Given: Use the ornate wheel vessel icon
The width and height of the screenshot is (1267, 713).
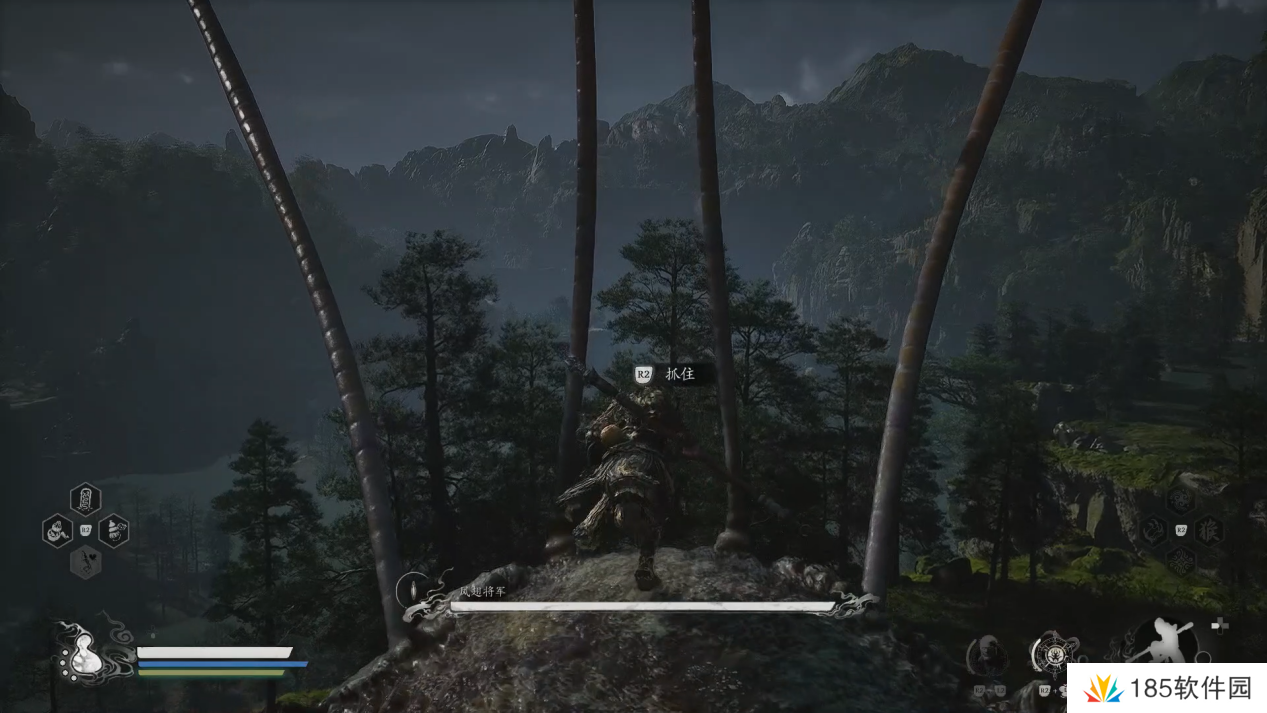Looking at the screenshot, I should pos(1051,654).
